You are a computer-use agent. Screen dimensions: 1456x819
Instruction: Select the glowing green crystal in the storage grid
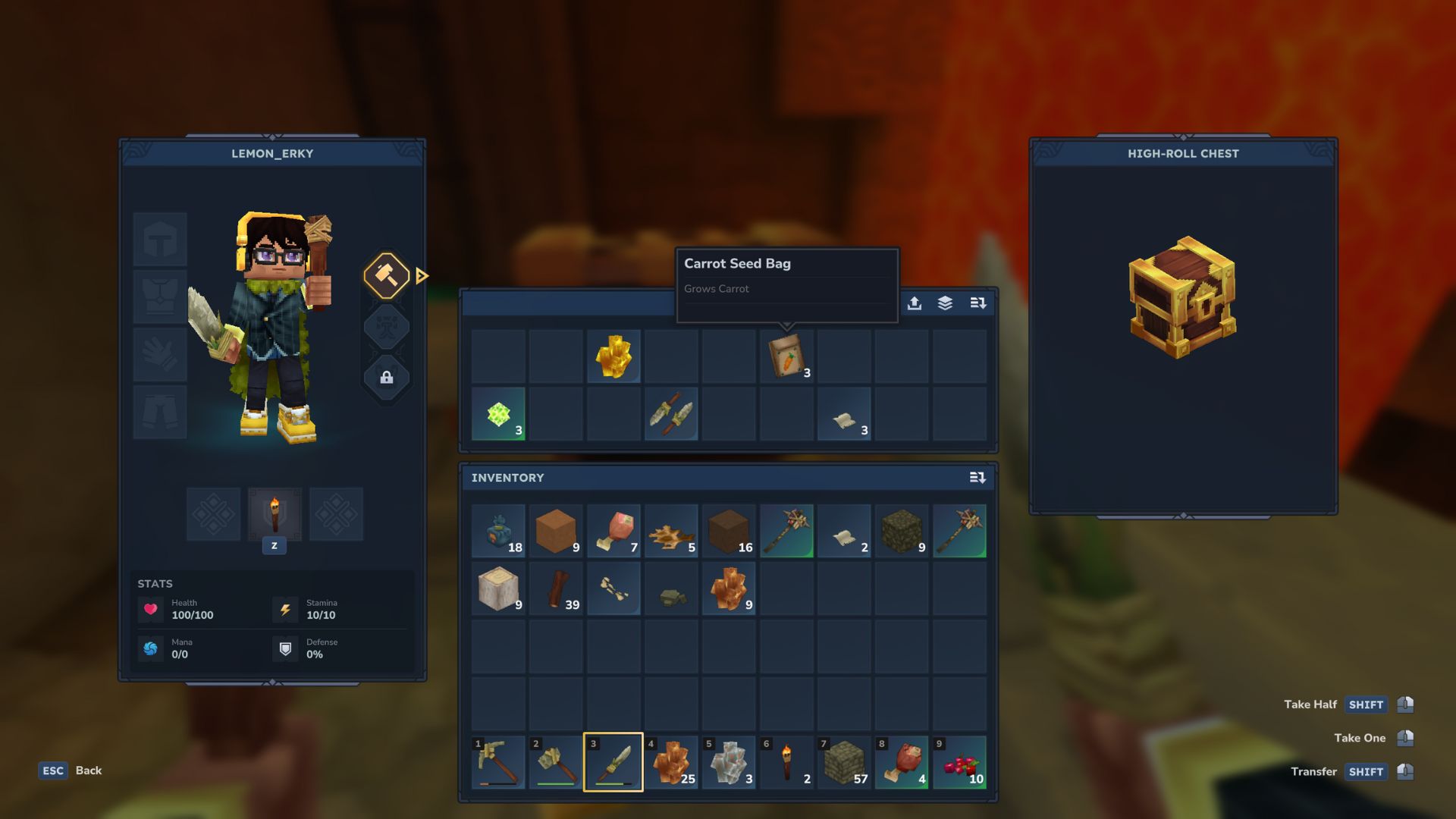[x=498, y=413]
